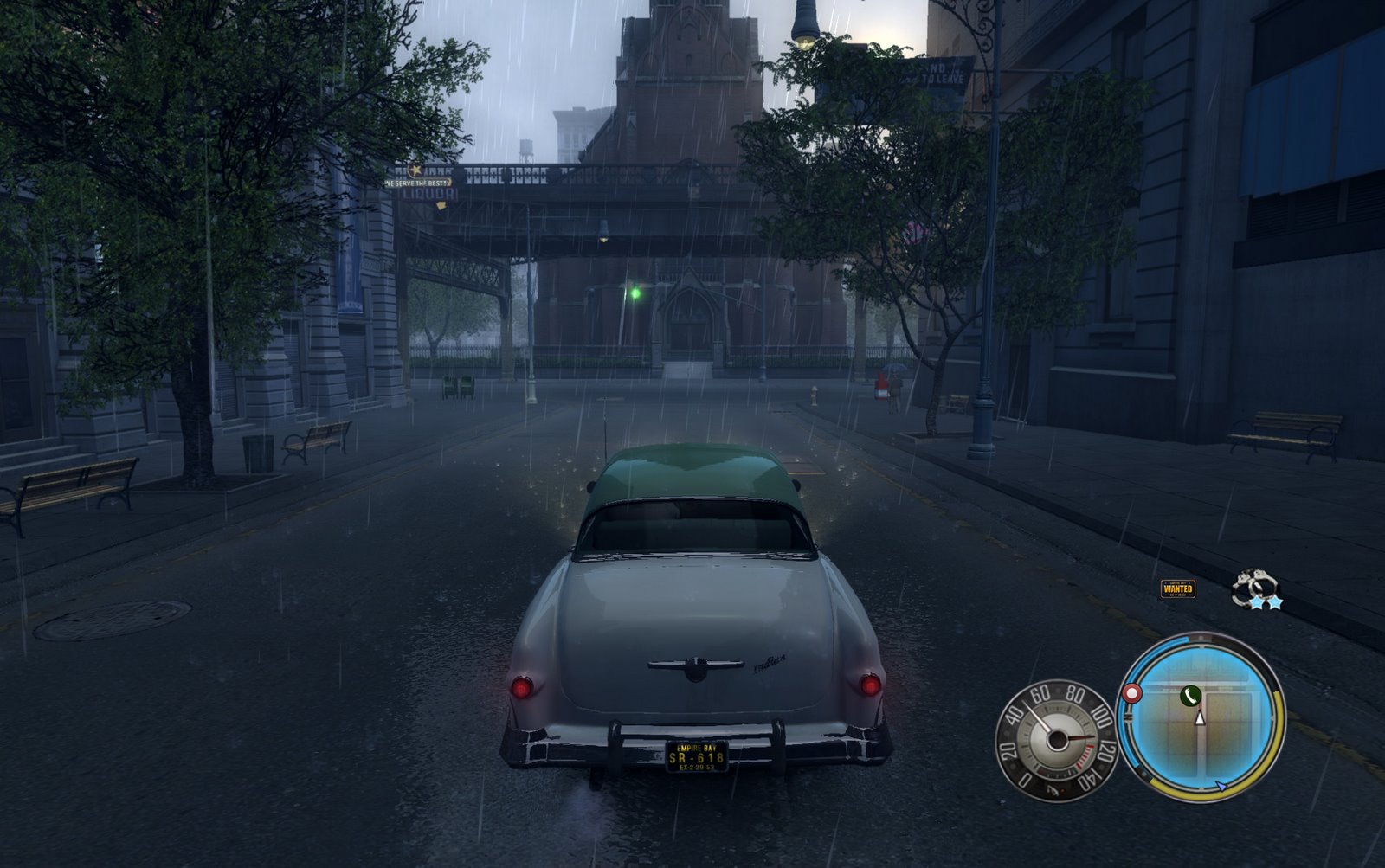
Task: Click the white player arrow on minimap
Action: point(1200,717)
